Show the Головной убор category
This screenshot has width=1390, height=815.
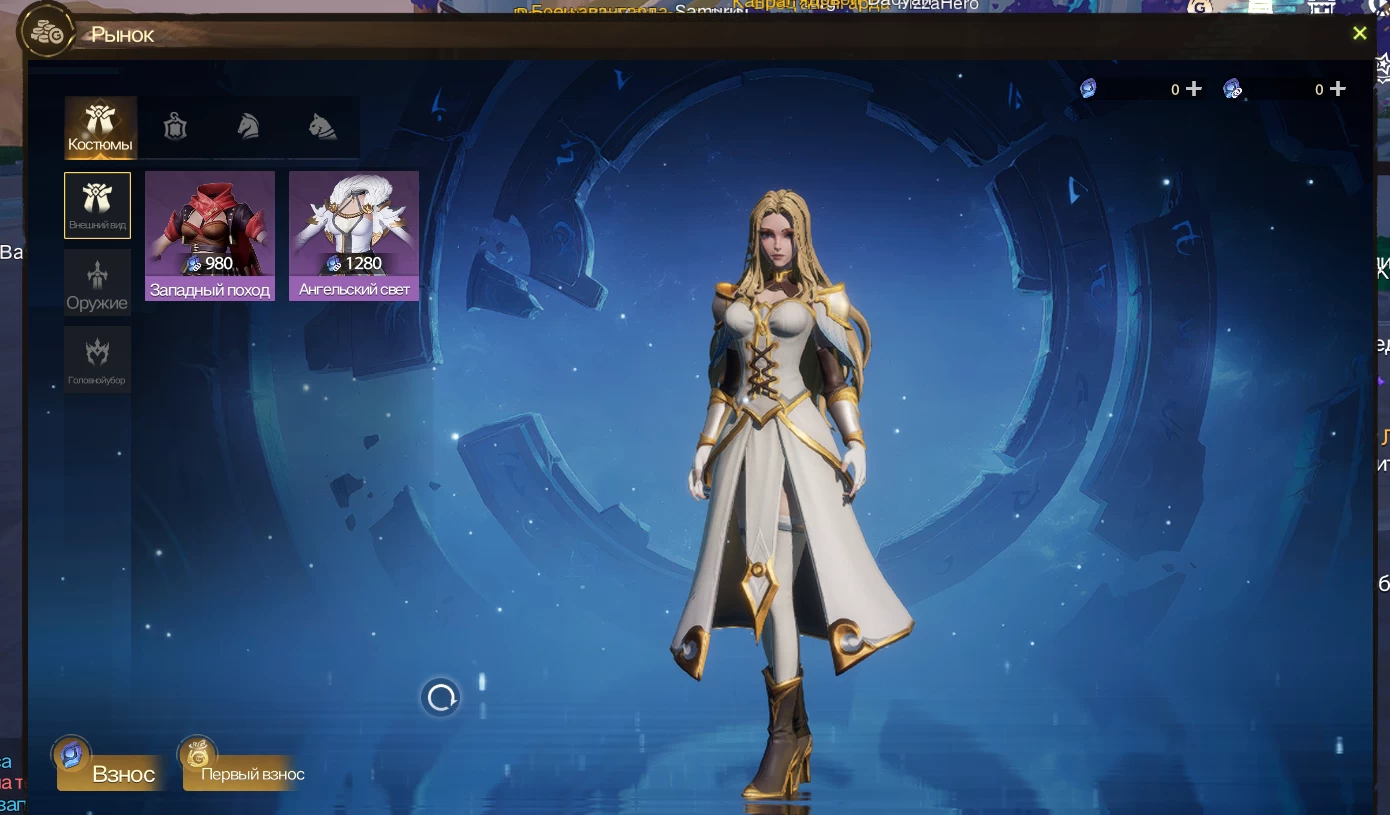(x=97, y=359)
